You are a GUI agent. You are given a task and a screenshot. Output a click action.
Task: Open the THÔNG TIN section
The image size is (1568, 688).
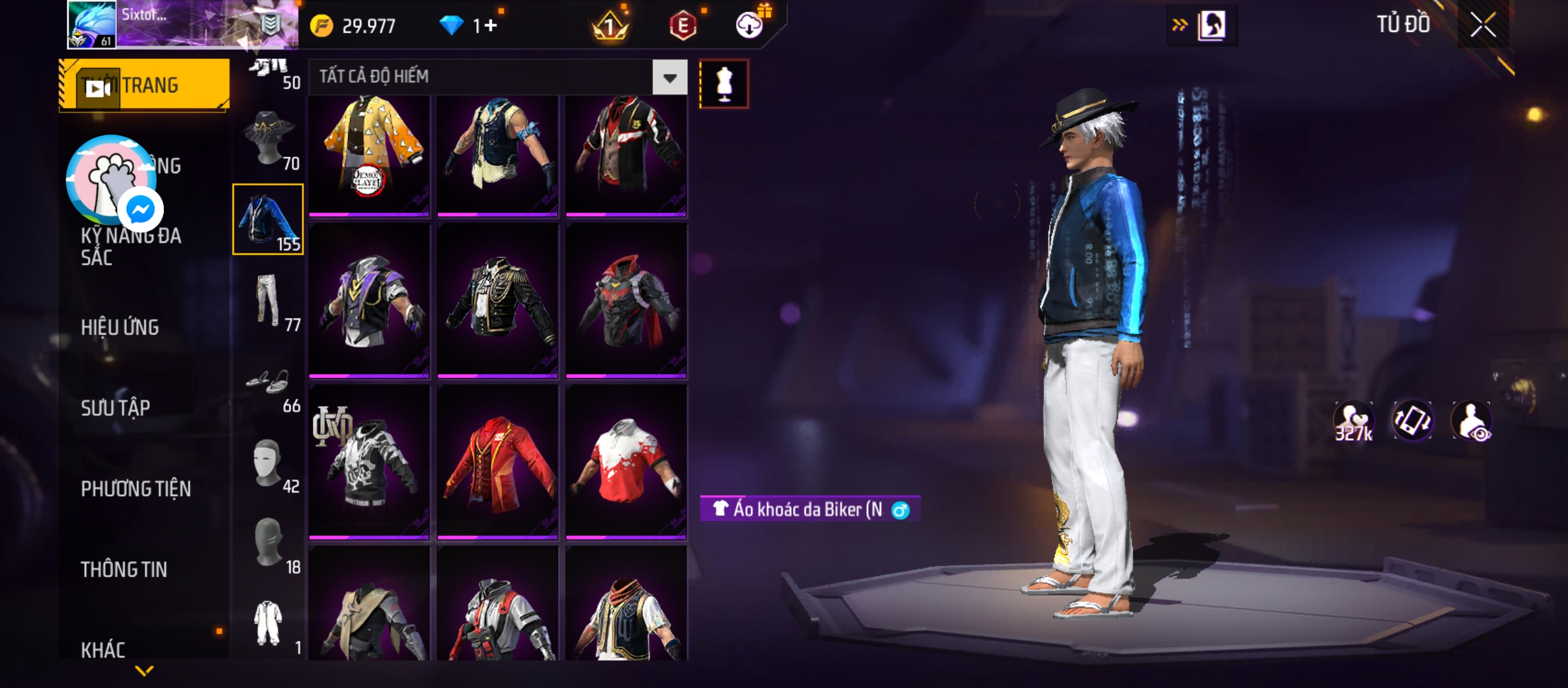coord(124,569)
